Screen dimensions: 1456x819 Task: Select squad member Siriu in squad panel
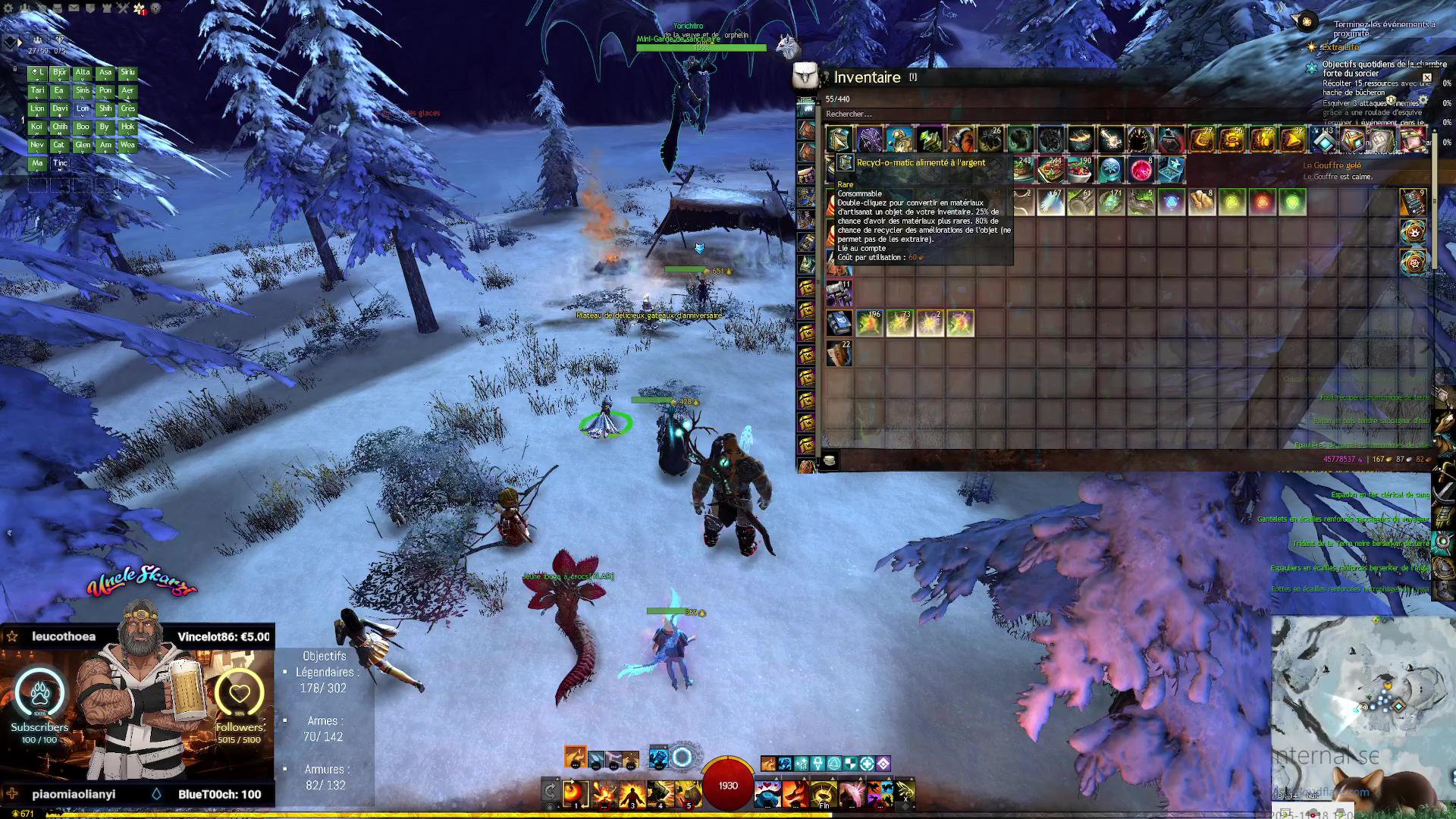point(127,73)
